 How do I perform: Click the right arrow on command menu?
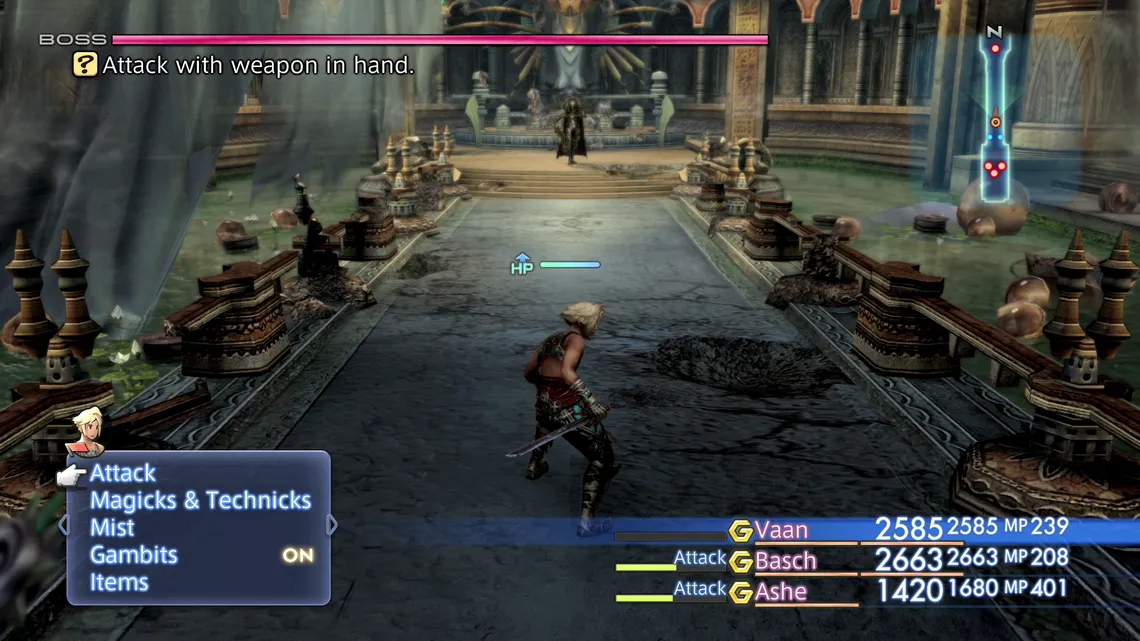click(332, 525)
